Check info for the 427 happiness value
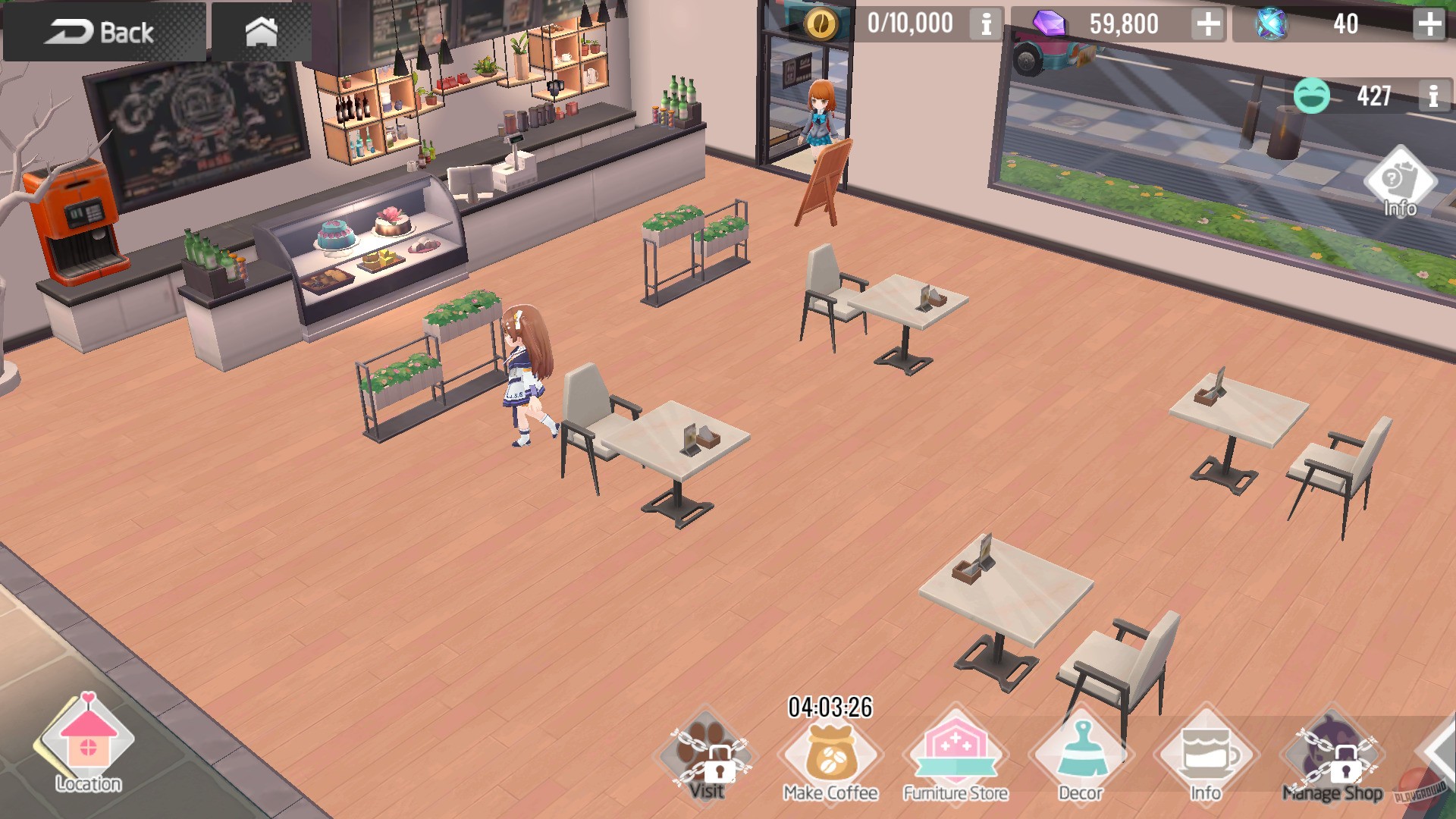This screenshot has height=819, width=1456. 1432,95
